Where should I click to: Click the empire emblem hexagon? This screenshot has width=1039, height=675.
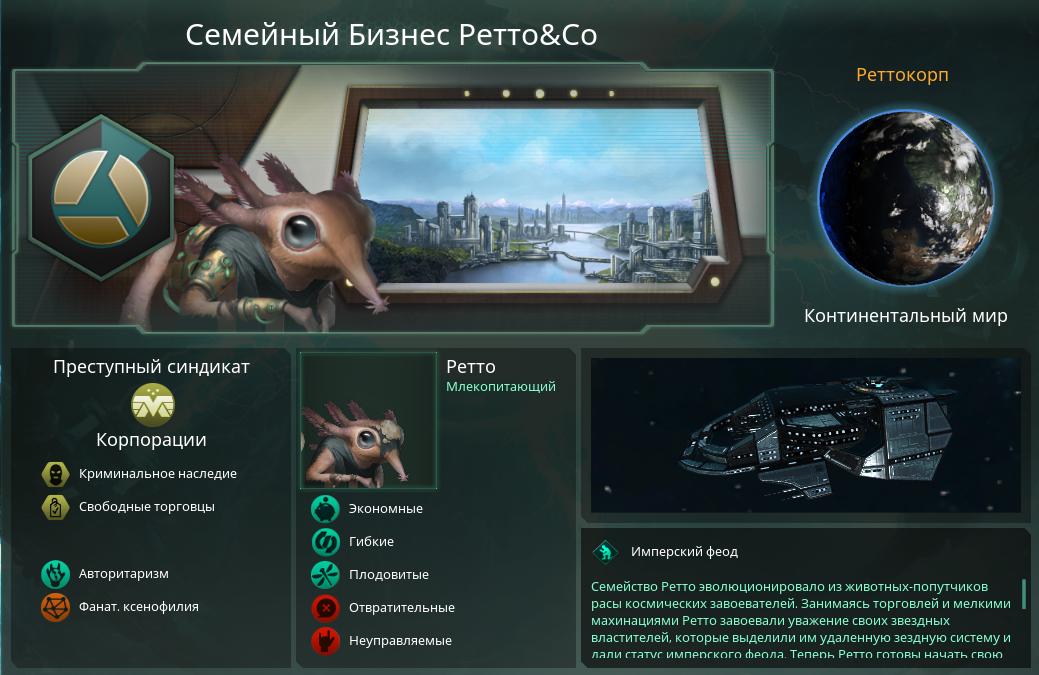click(100, 195)
